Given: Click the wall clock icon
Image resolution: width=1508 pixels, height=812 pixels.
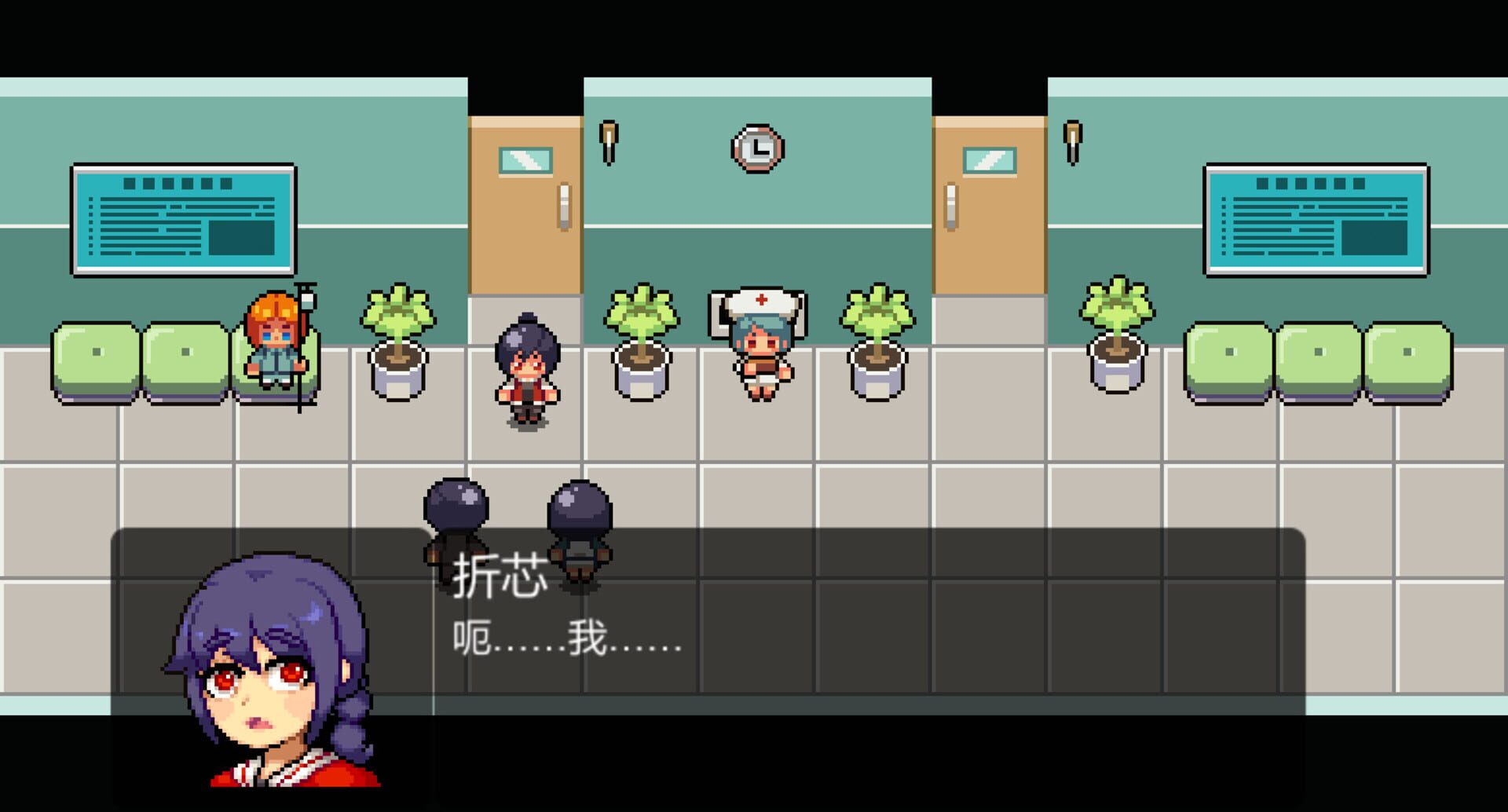Looking at the screenshot, I should pos(756,148).
